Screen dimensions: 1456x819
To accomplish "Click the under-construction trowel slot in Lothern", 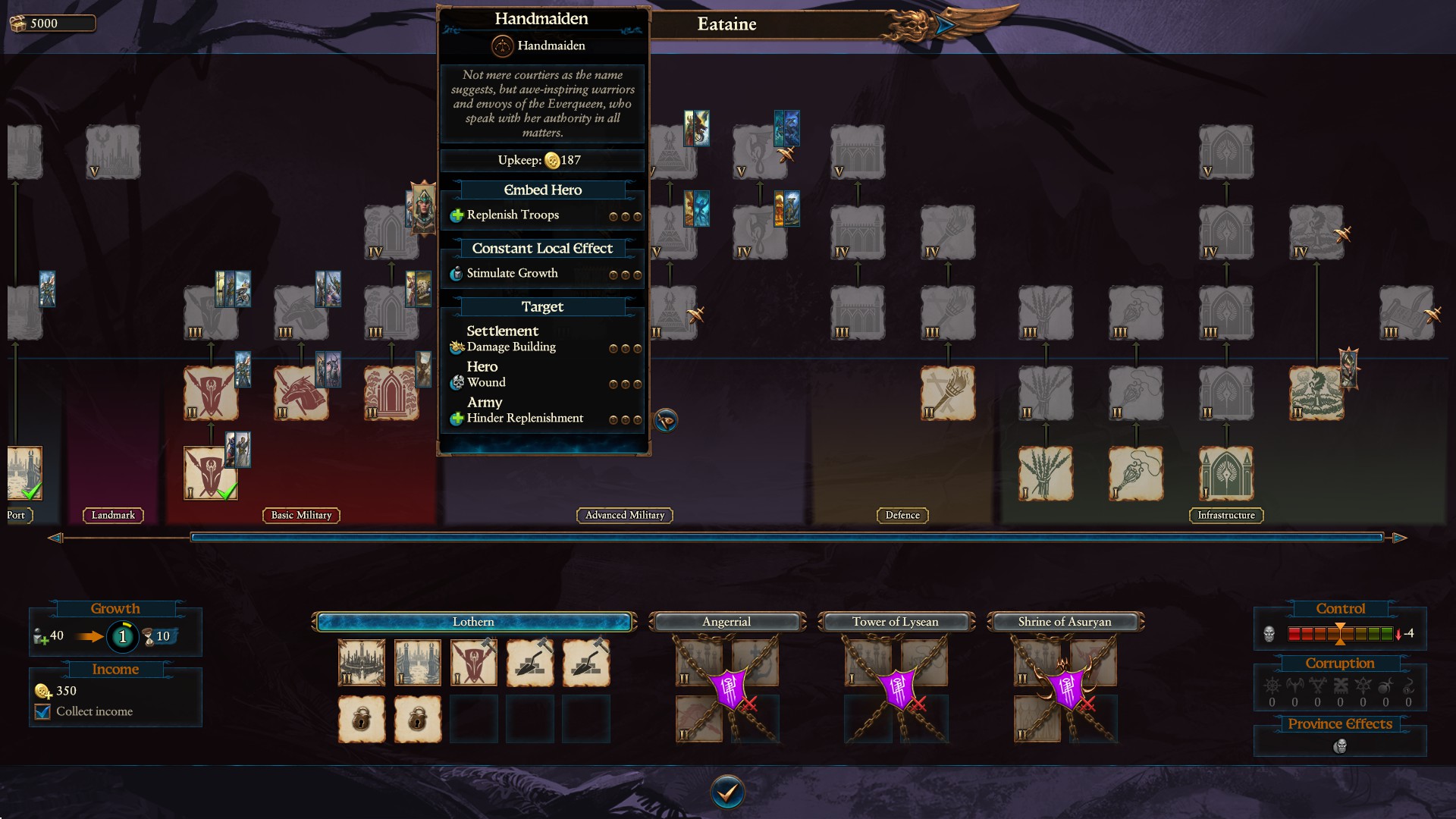I will point(531,662).
